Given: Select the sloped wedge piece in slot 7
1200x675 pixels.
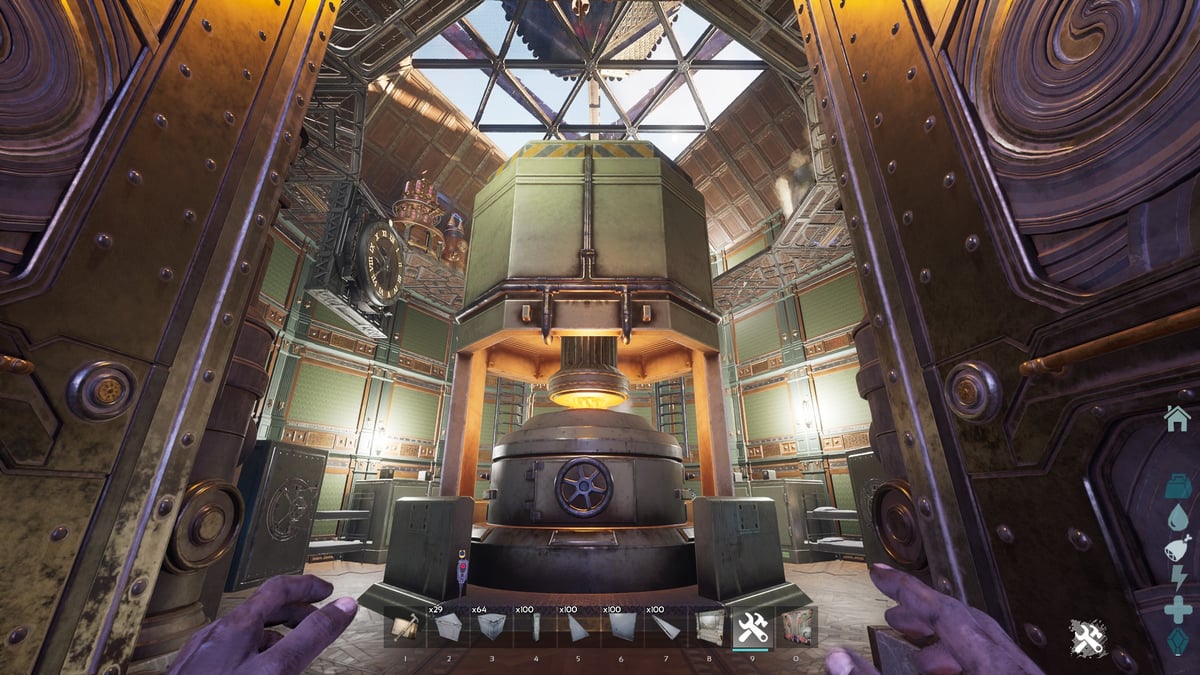Looking at the screenshot, I should click(x=665, y=627).
